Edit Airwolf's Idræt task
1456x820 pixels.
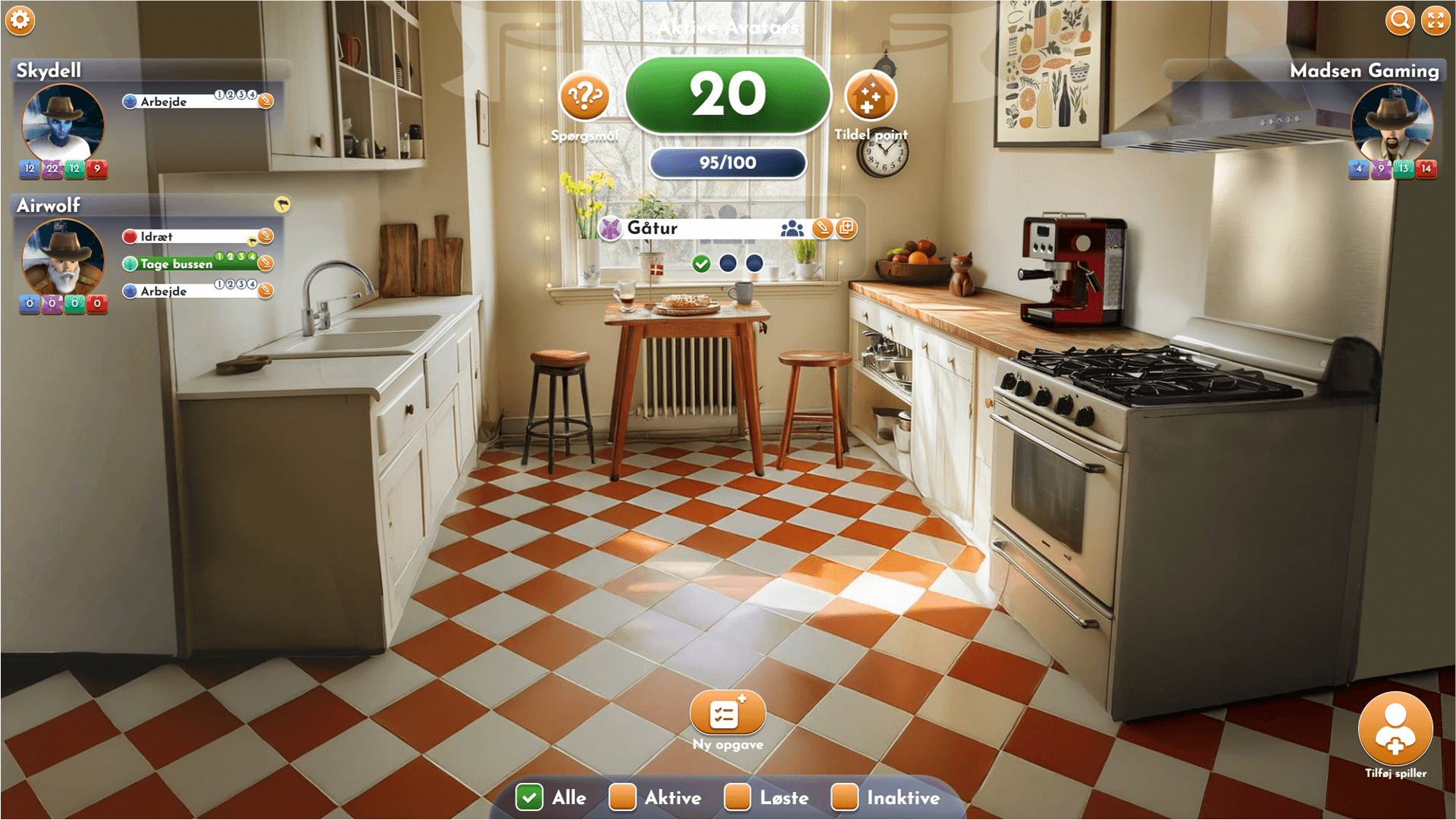click(x=265, y=236)
